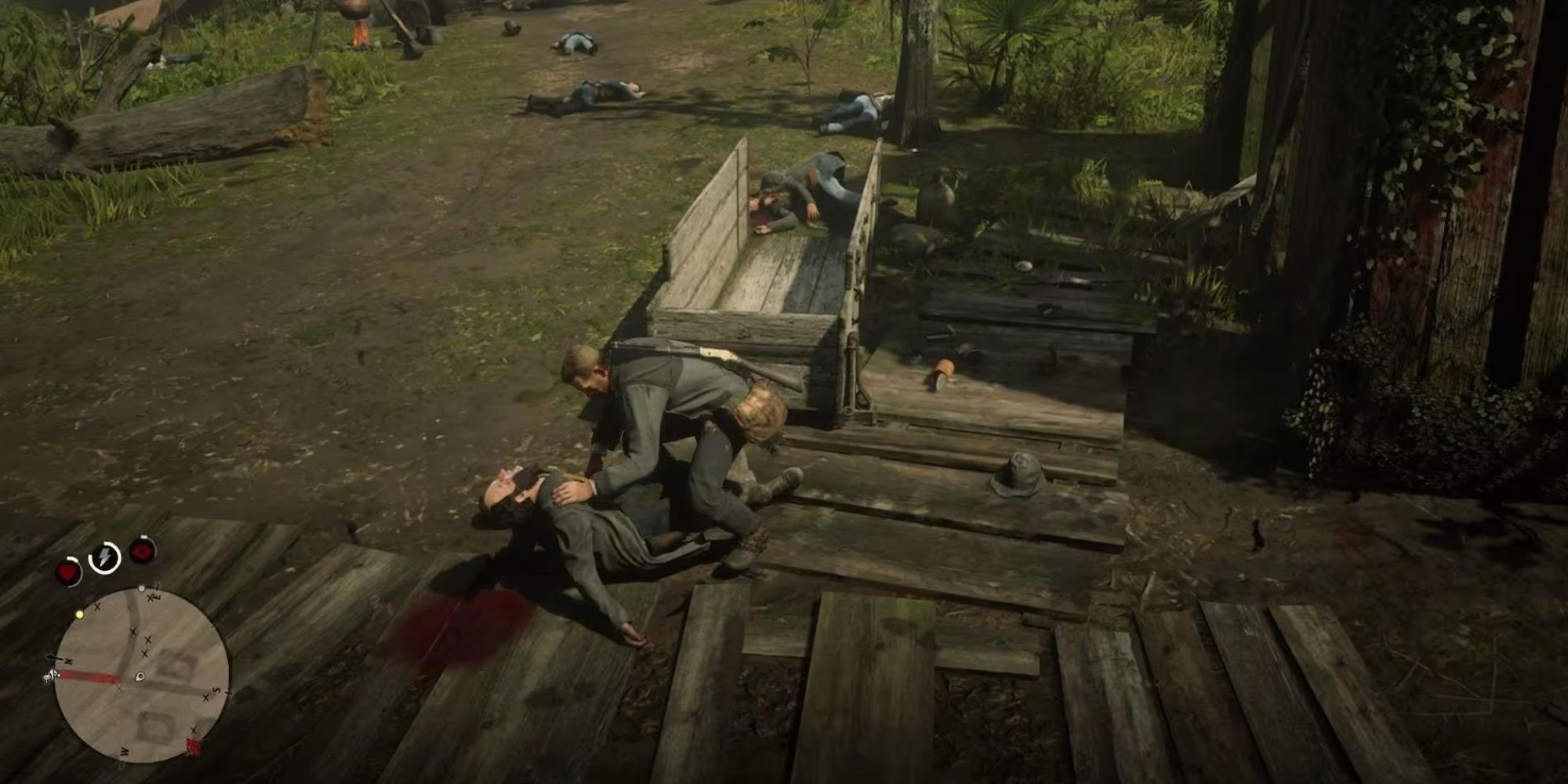The image size is (1568, 784).
Task: Click the S compass letter on the minimap
Action: (x=215, y=690)
